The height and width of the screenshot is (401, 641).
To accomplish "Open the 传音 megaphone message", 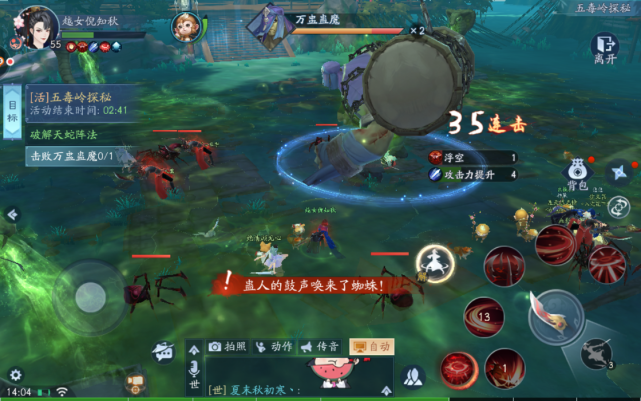I will [x=320, y=346].
